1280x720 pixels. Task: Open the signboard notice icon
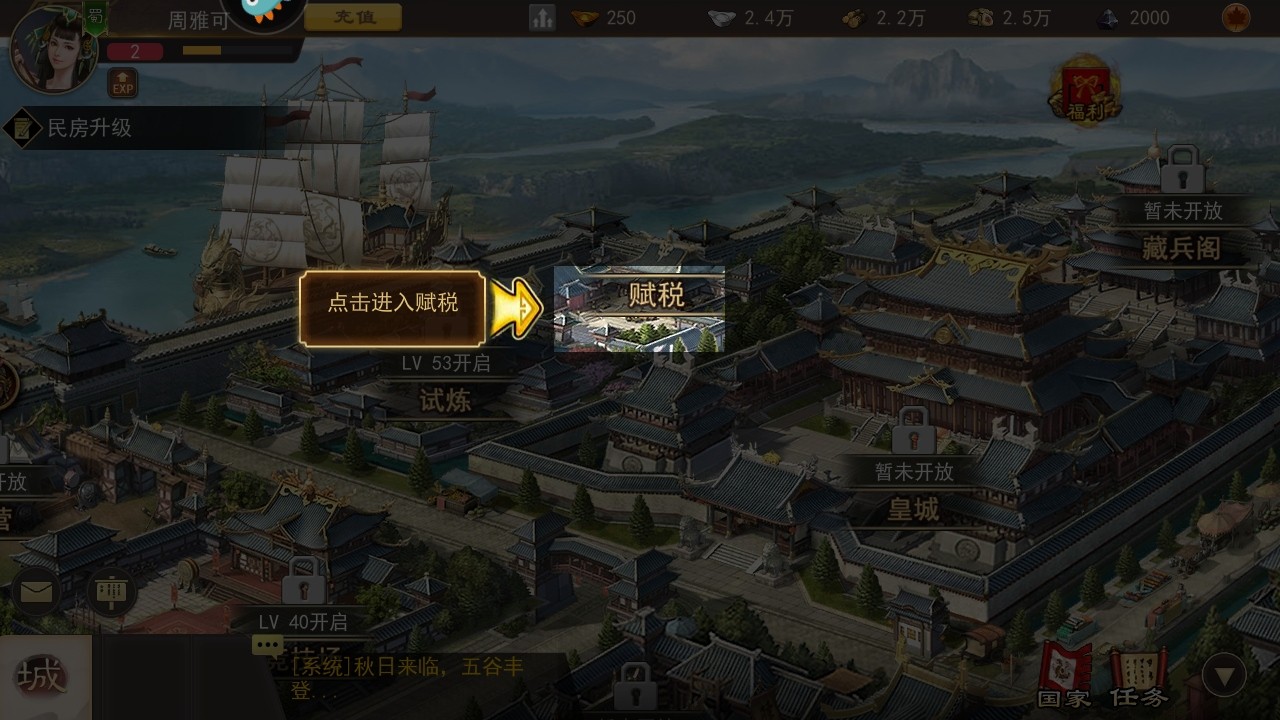click(x=110, y=593)
